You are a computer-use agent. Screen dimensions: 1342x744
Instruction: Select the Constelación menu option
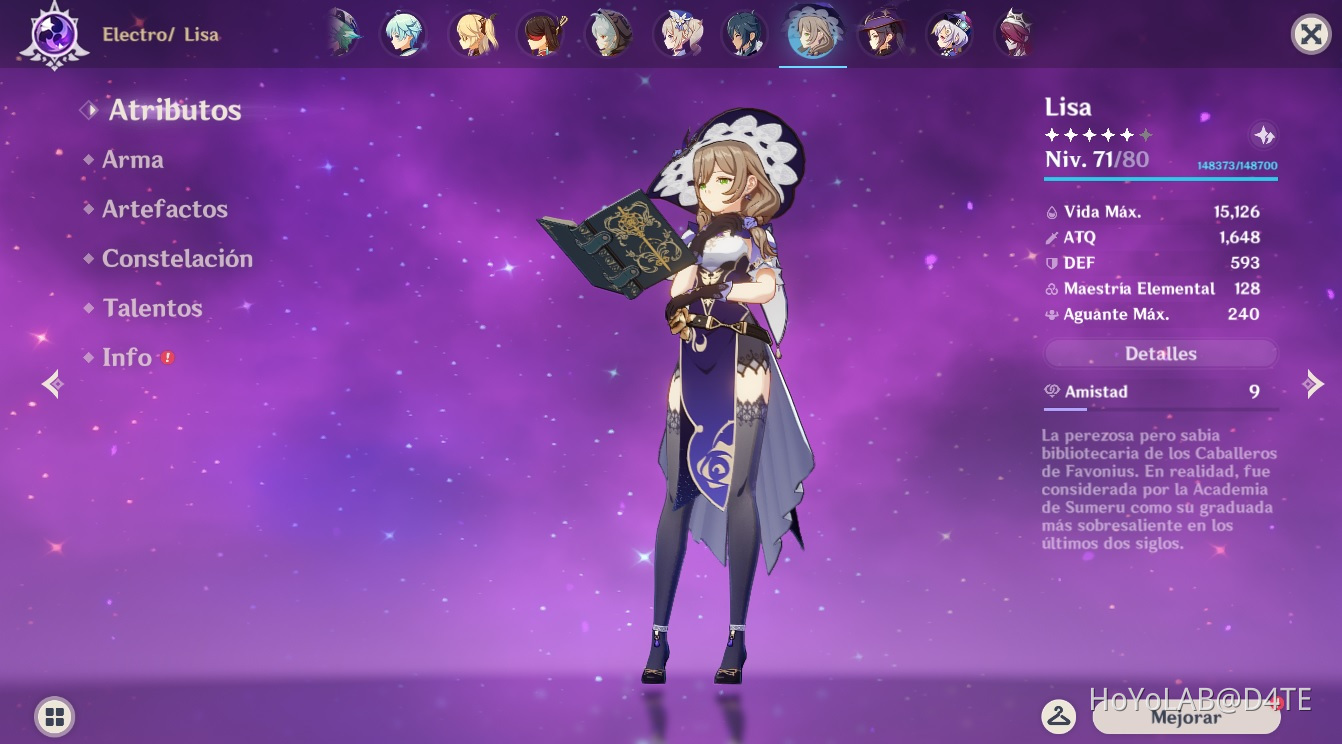[177, 258]
